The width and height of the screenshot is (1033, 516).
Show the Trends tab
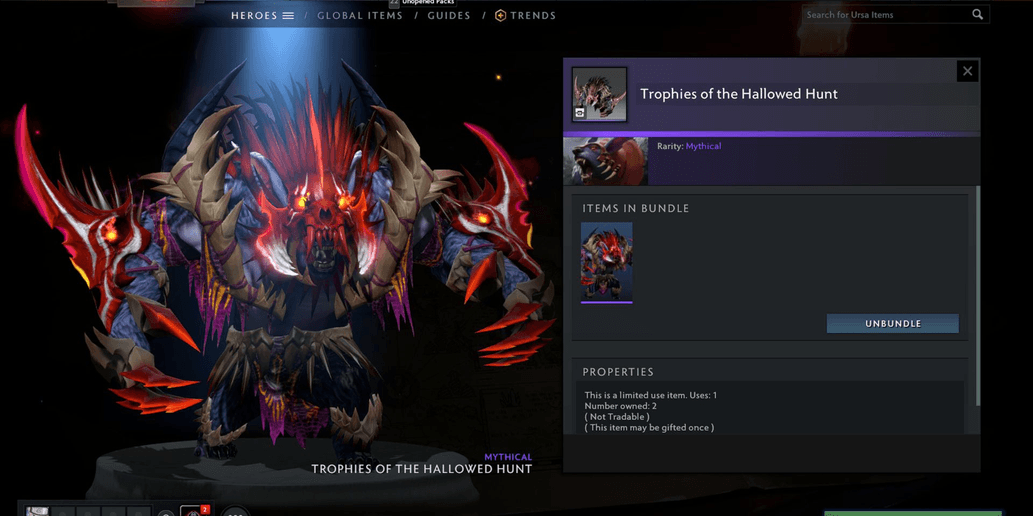[x=526, y=16]
